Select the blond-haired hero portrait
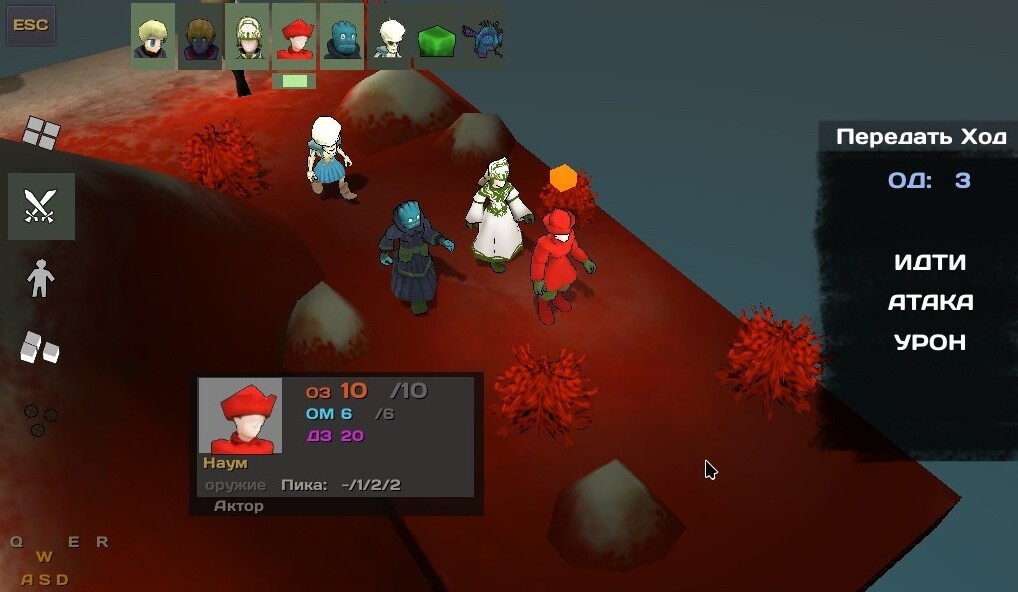1018x592 pixels. pos(153,37)
